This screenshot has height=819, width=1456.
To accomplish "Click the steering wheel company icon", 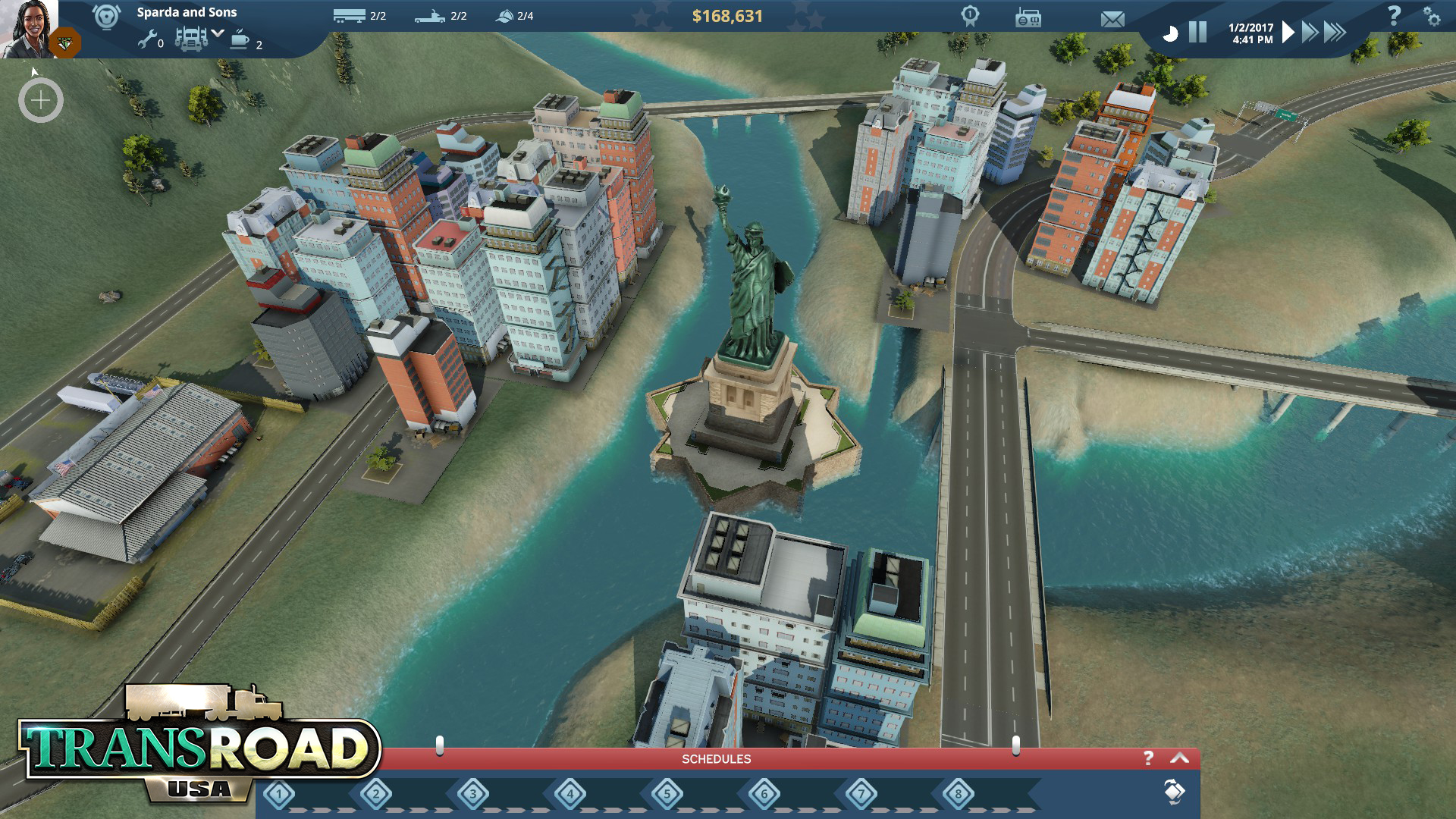I will 106,17.
